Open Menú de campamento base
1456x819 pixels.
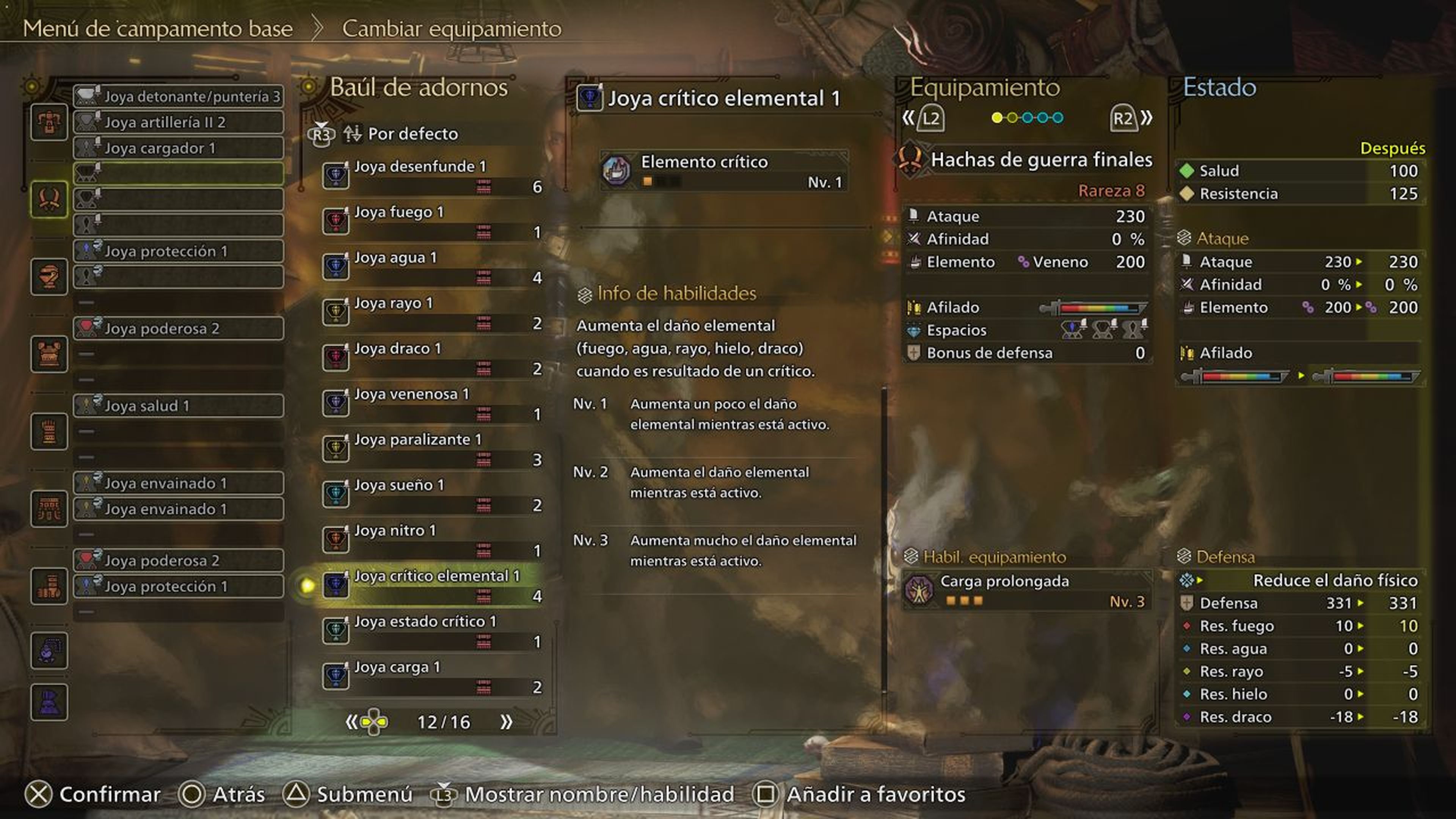[158, 28]
